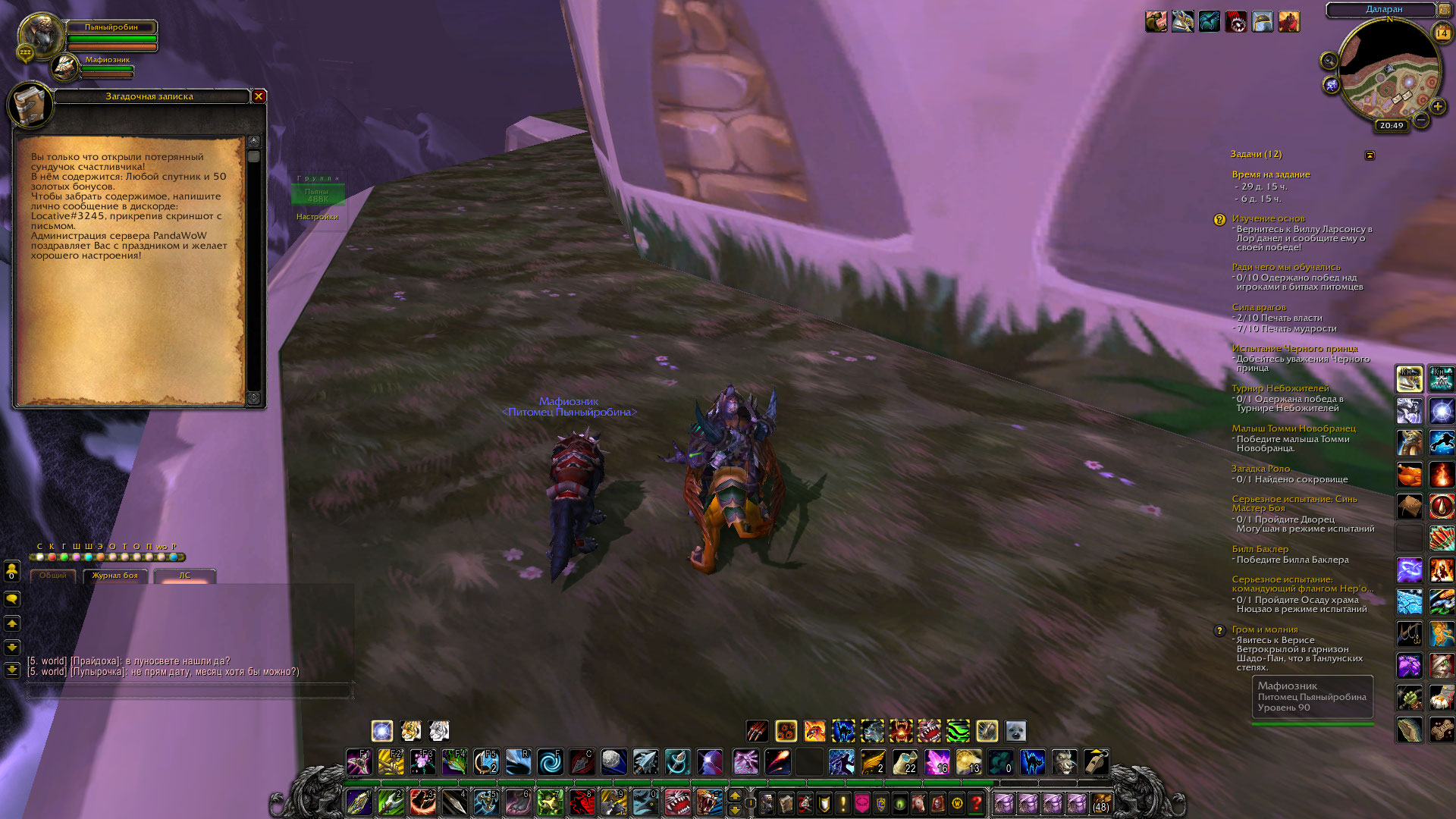This screenshot has height=819, width=1456.
Task: Zoom out the minimap with the minus button
Action: pyautogui.click(x=1421, y=120)
